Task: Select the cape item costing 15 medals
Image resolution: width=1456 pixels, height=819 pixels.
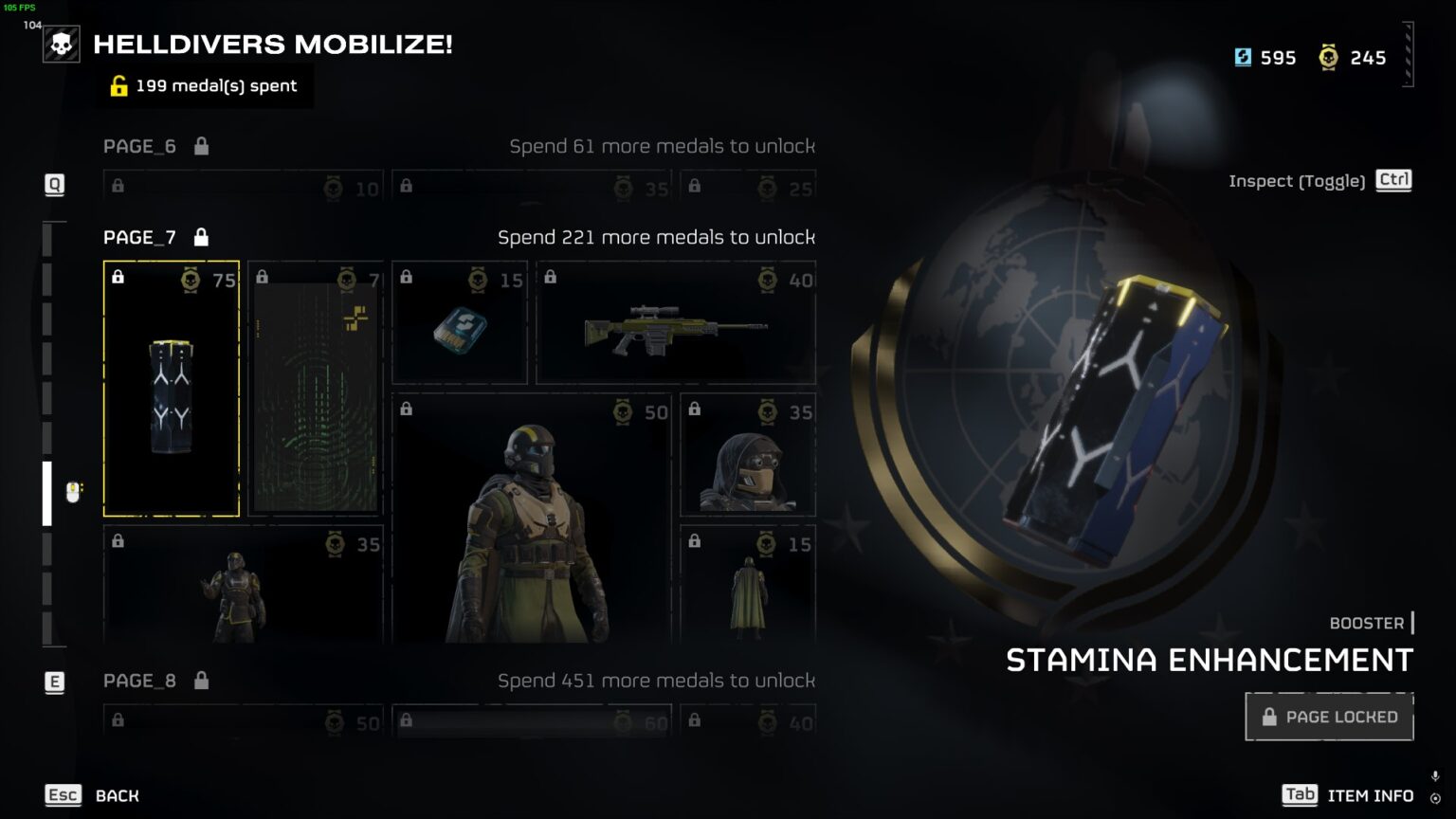Action: click(x=747, y=586)
